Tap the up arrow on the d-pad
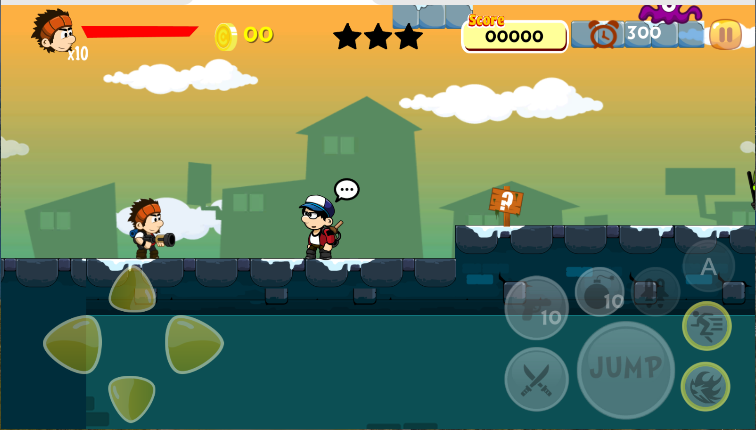 pos(132,290)
